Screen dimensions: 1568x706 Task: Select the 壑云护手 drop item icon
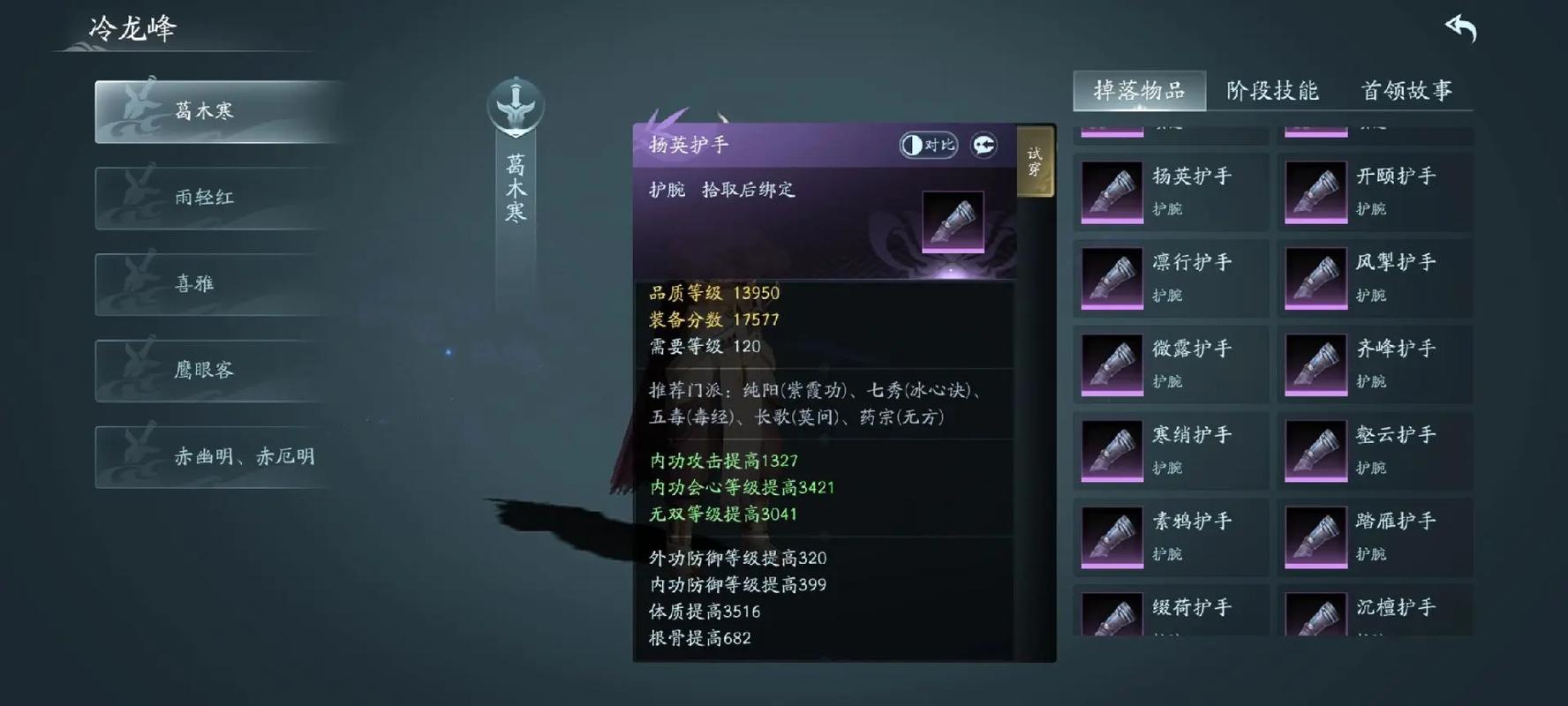(1315, 450)
